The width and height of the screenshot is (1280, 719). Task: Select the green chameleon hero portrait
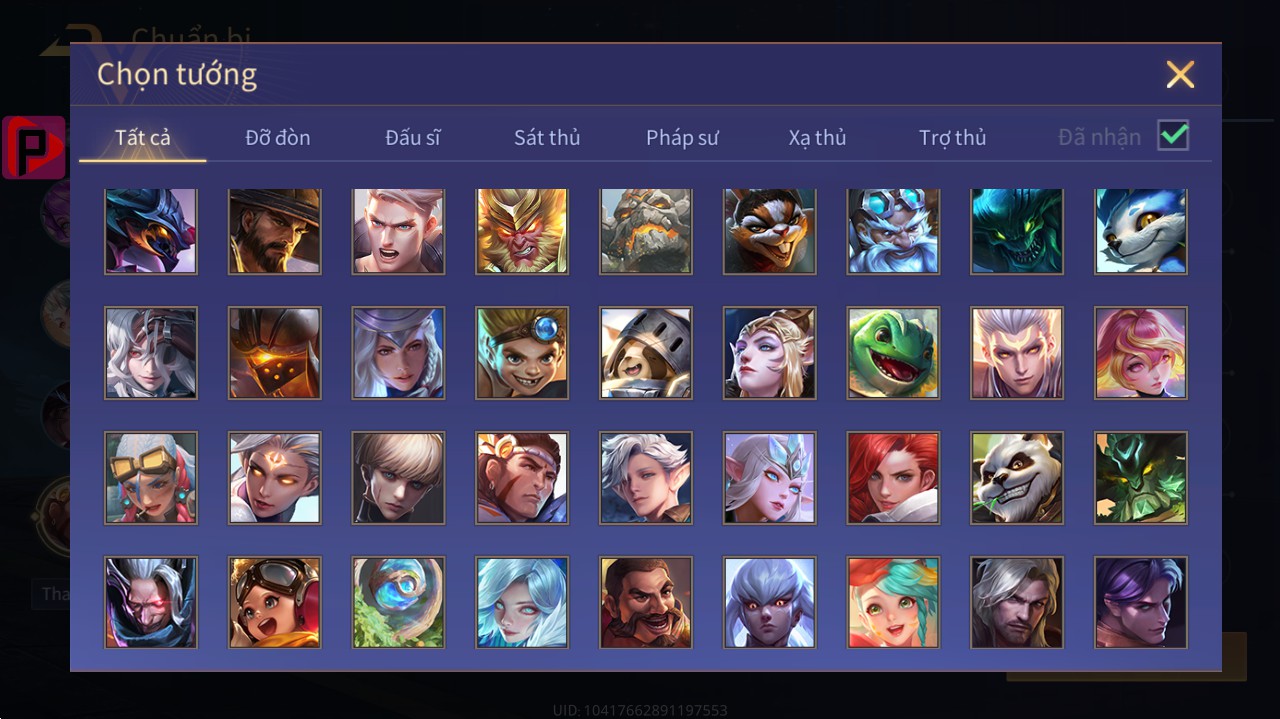(893, 353)
